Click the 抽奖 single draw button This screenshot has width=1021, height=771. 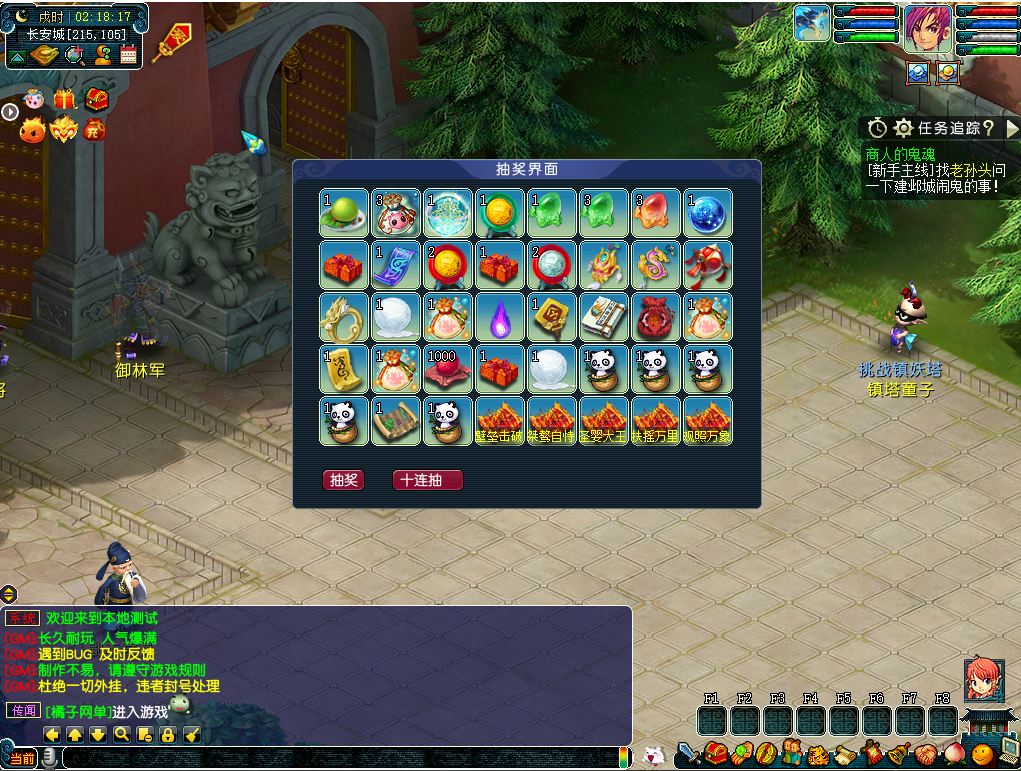(x=343, y=480)
